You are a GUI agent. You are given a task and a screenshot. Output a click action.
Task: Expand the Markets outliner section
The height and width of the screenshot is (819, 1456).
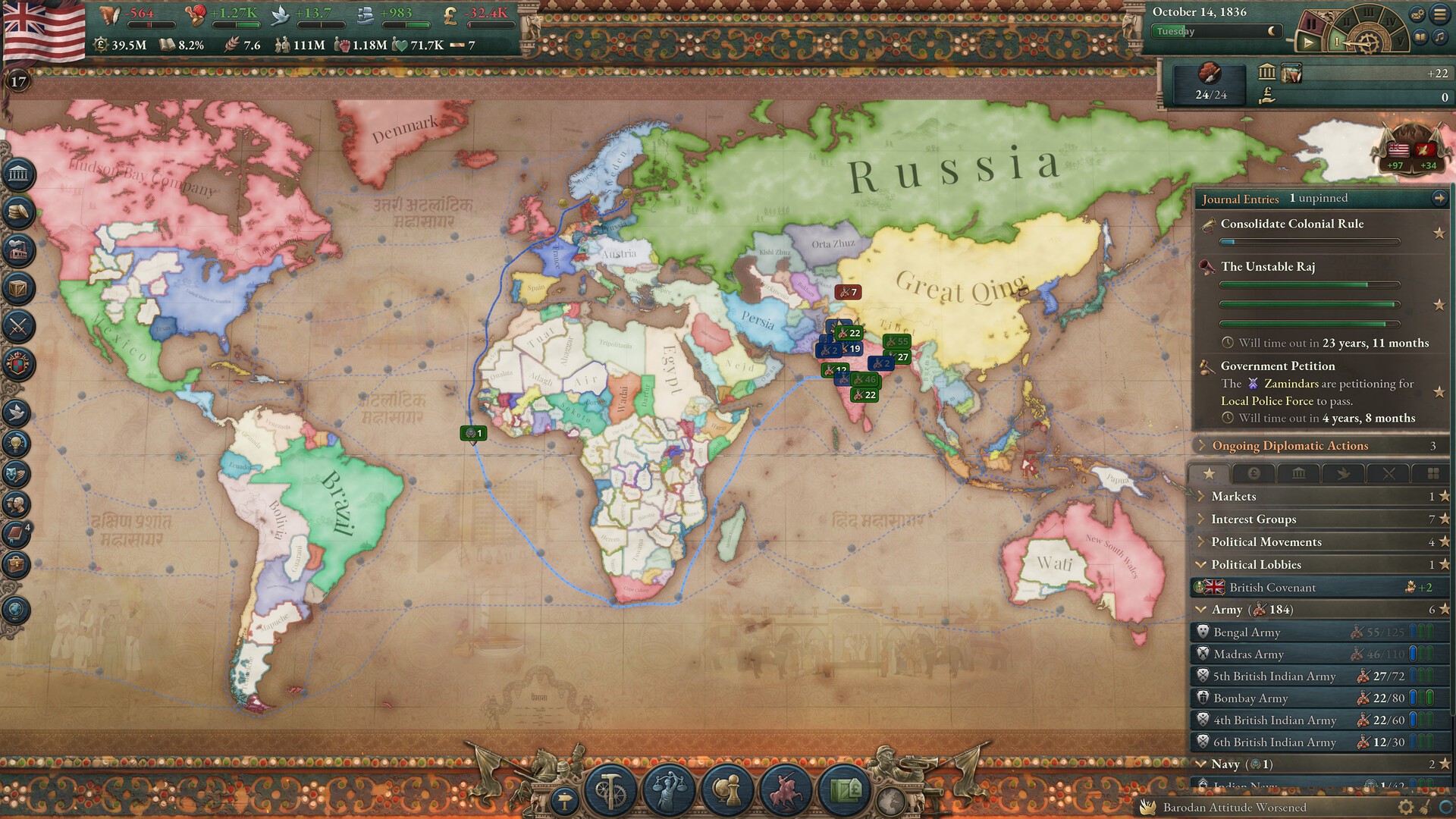[x=1233, y=497]
